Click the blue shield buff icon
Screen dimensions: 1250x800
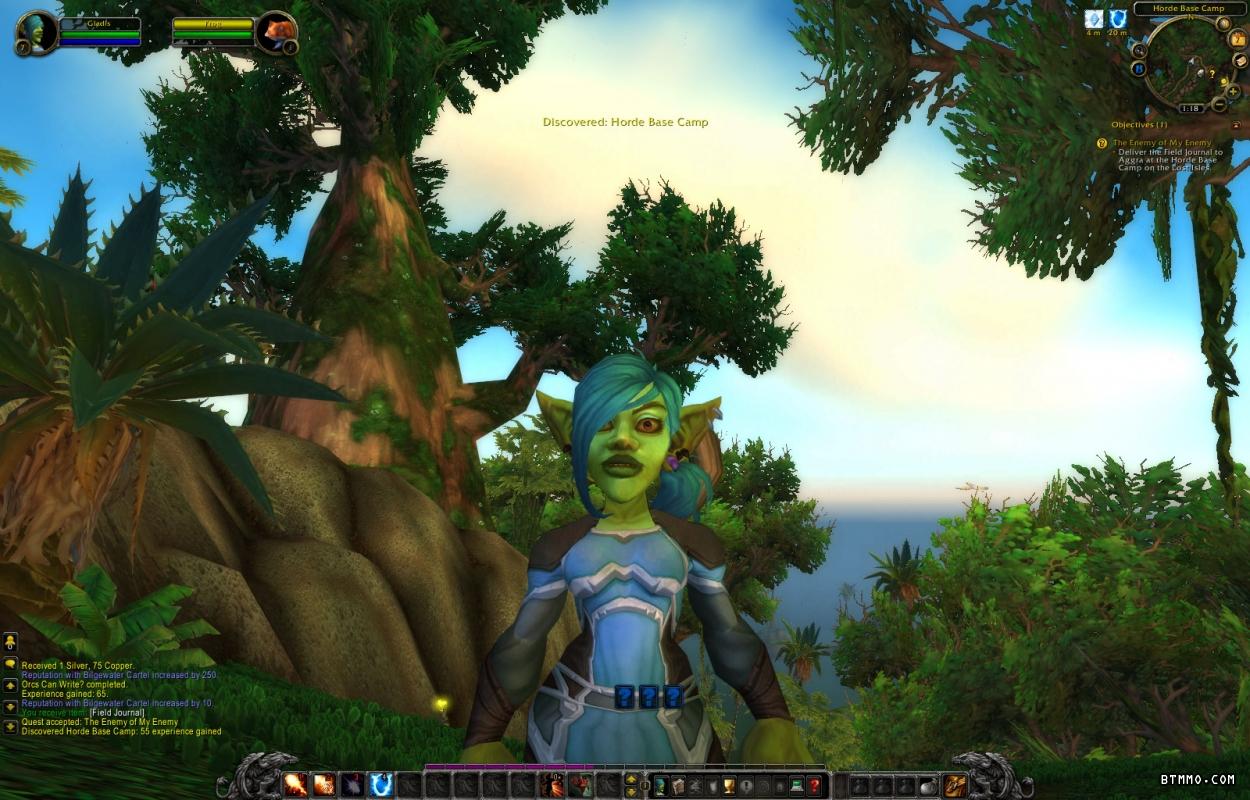click(x=1117, y=18)
